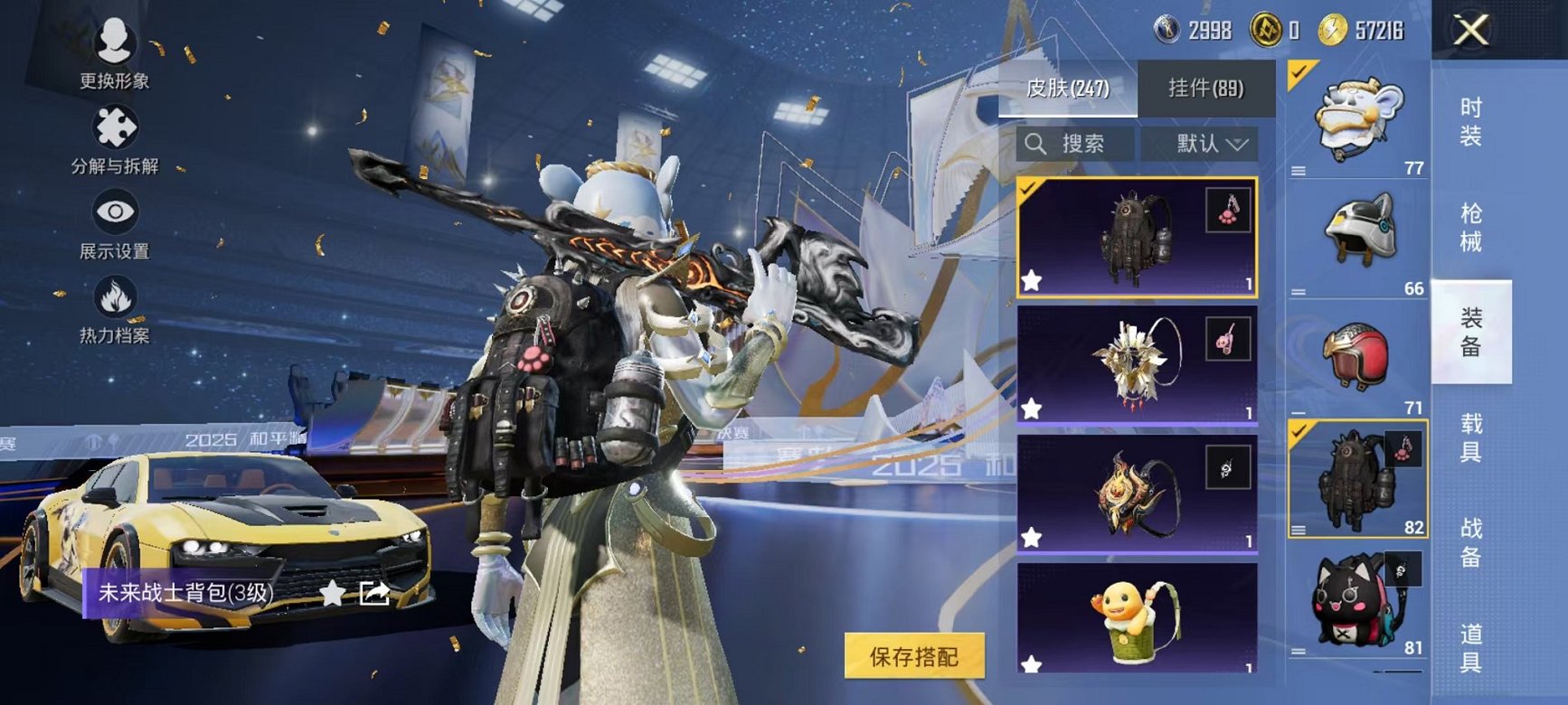This screenshot has height=705, width=1568.
Task: Click the share icon beside 未来战士背包(3级)
Action: coord(374,592)
